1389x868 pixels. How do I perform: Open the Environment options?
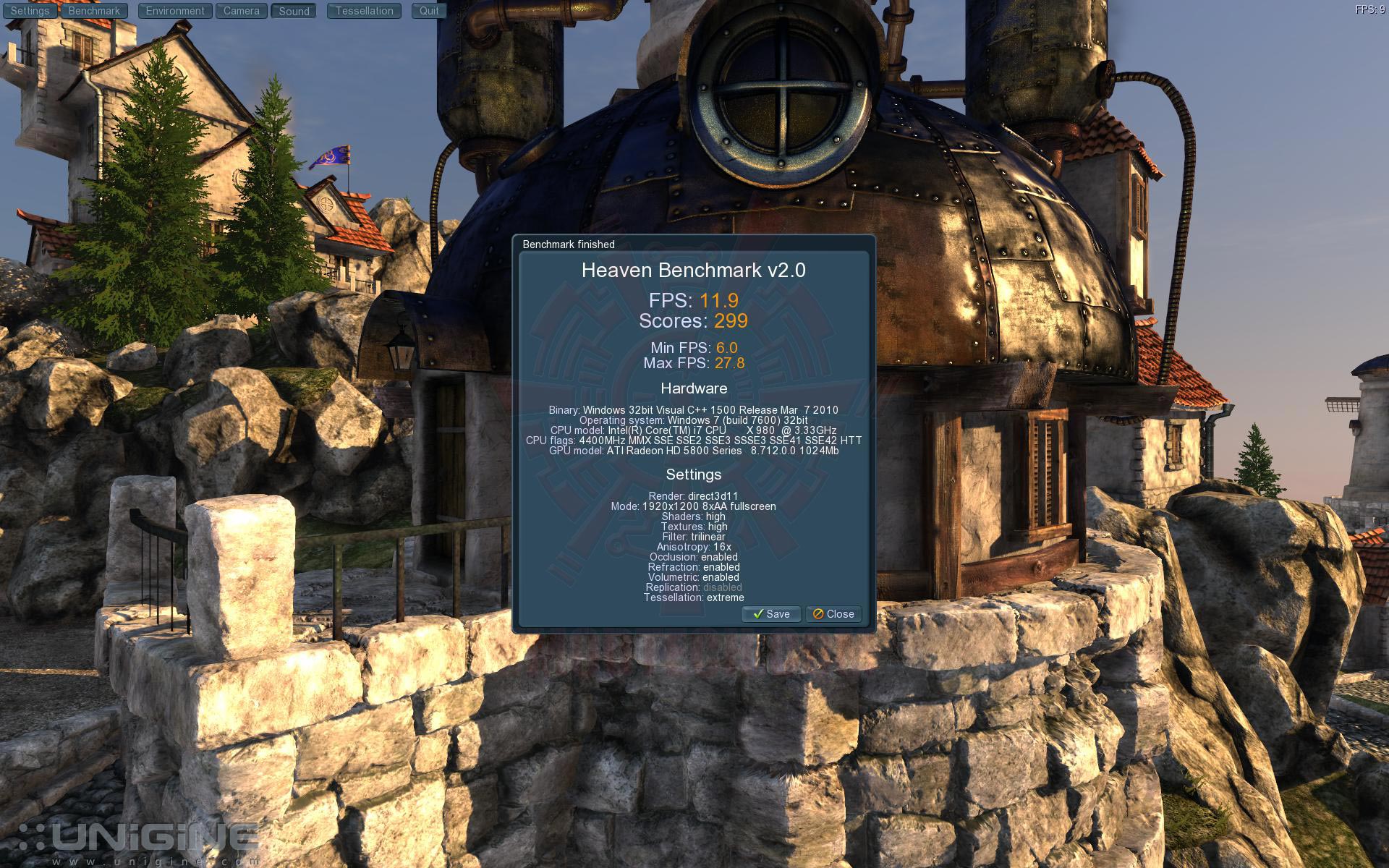click(x=175, y=11)
